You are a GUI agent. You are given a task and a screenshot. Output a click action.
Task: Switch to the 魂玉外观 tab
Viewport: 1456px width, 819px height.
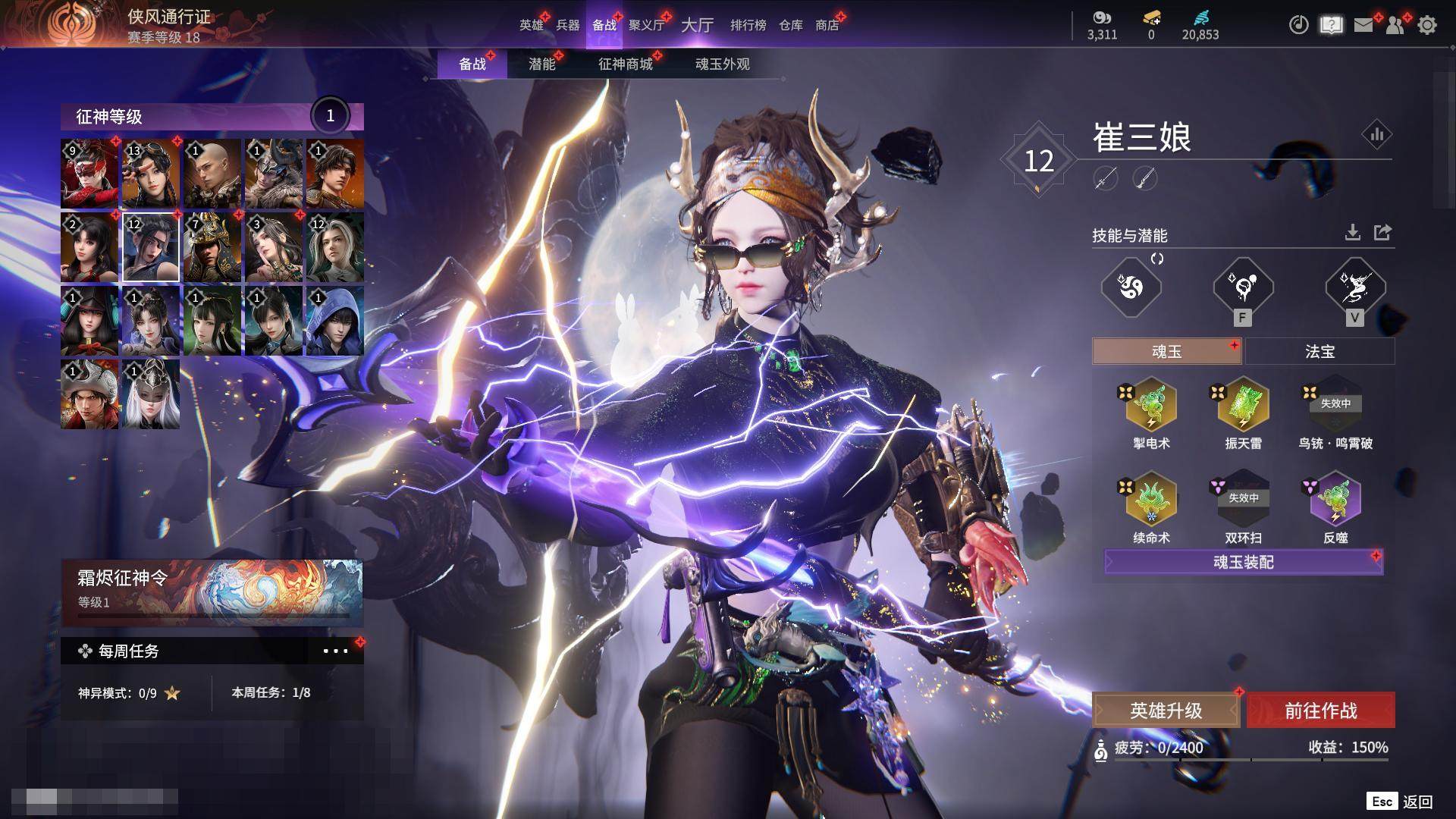point(722,64)
